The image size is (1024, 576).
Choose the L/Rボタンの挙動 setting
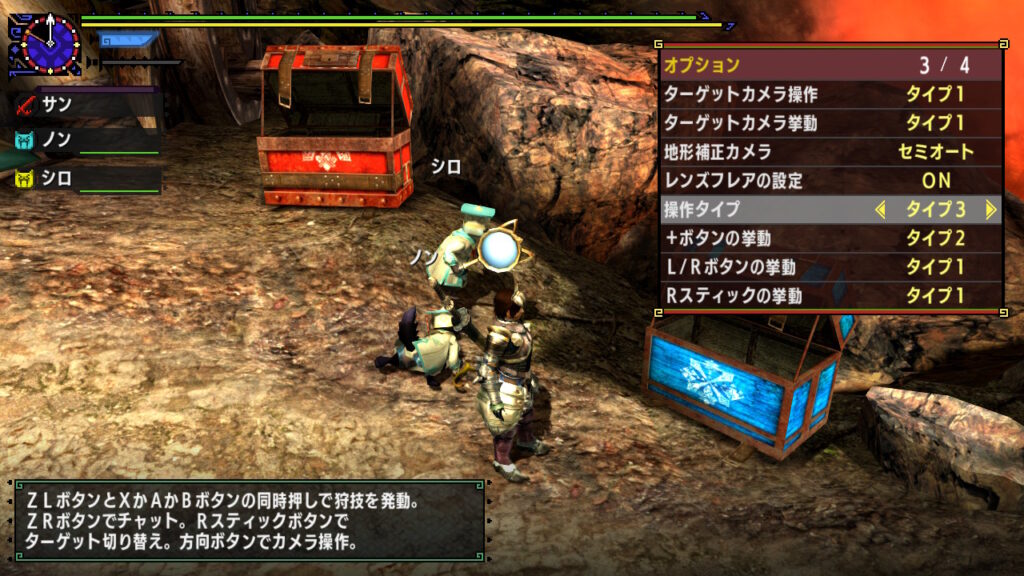click(831, 268)
